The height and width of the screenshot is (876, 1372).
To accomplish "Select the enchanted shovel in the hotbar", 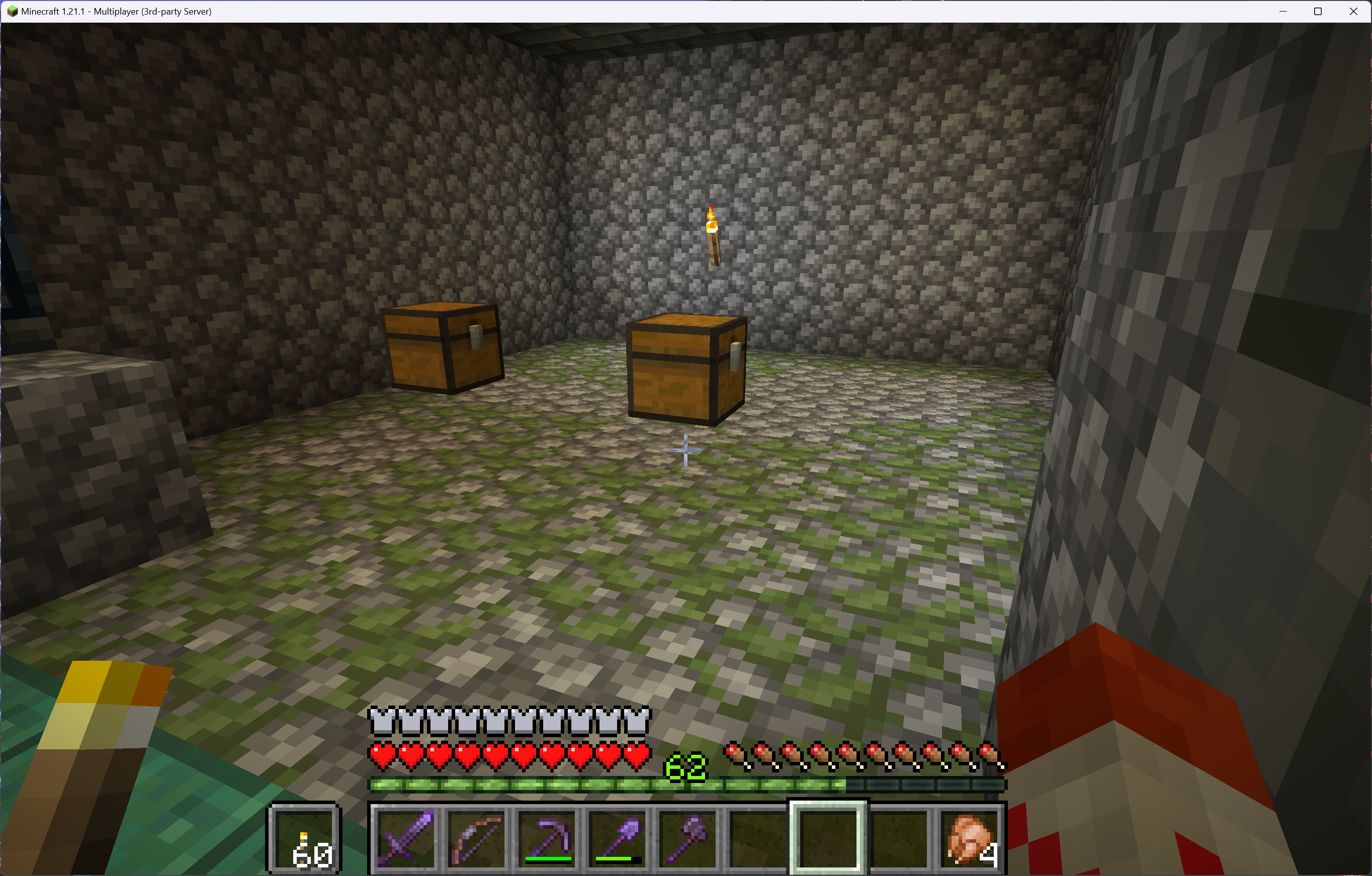I will coord(618,840).
